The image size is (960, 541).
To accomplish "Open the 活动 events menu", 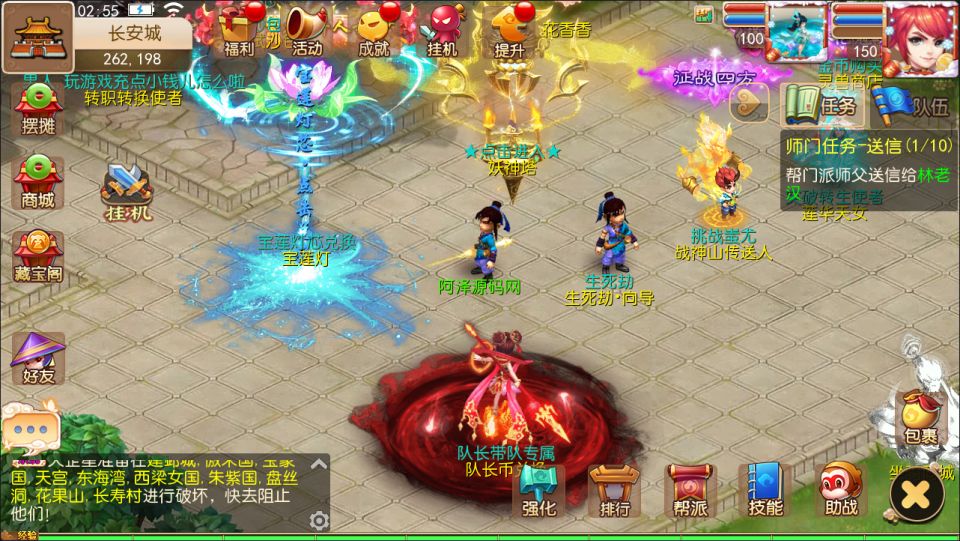I will tap(307, 28).
